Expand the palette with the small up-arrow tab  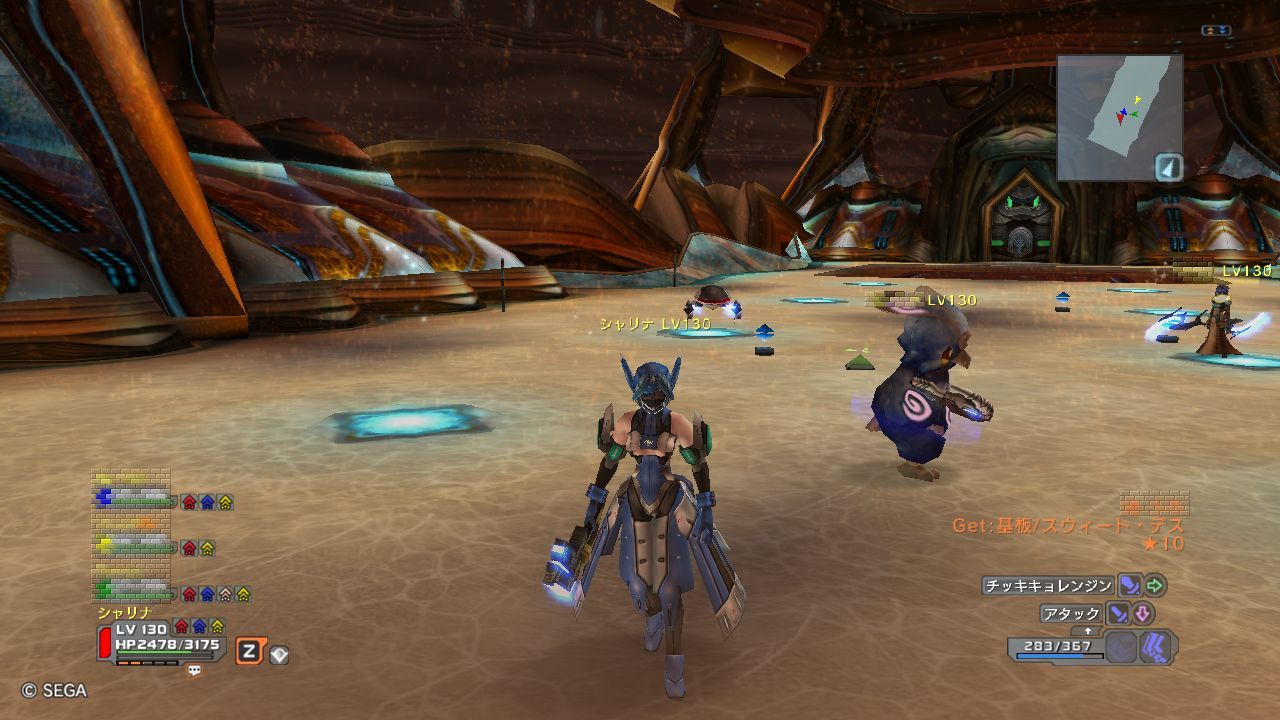click(1088, 631)
